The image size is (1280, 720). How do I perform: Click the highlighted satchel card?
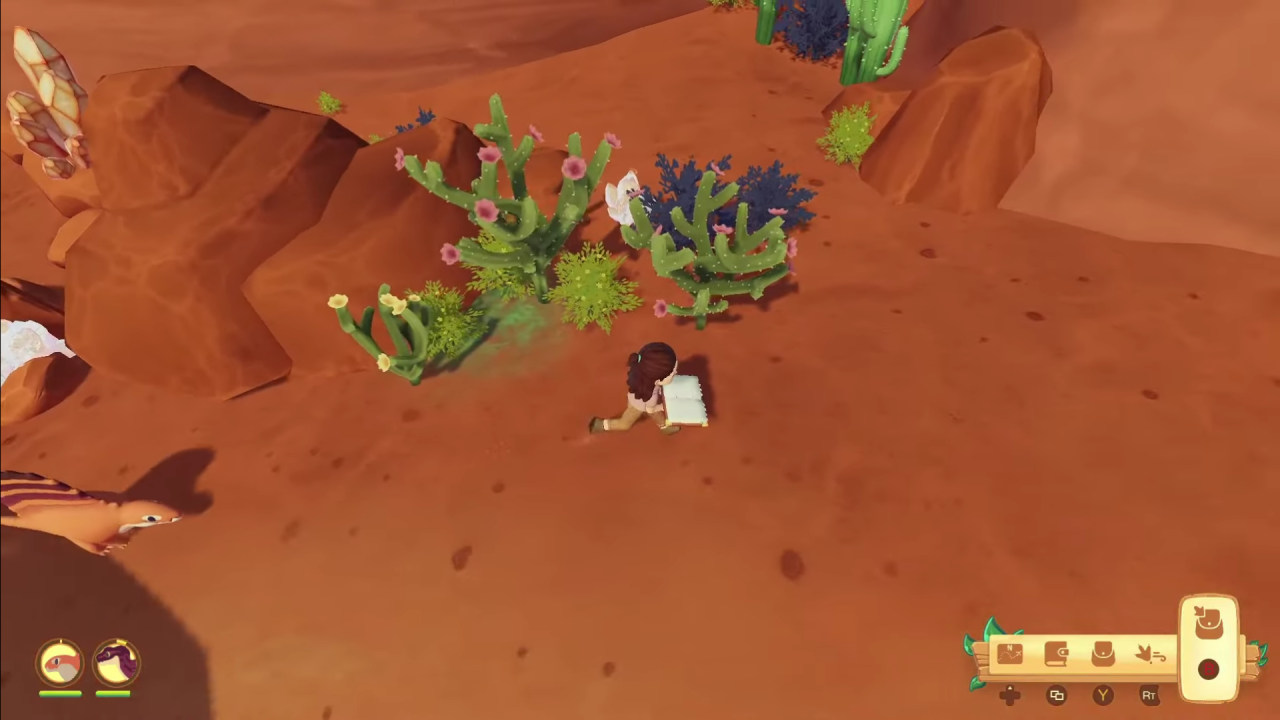click(x=1208, y=648)
